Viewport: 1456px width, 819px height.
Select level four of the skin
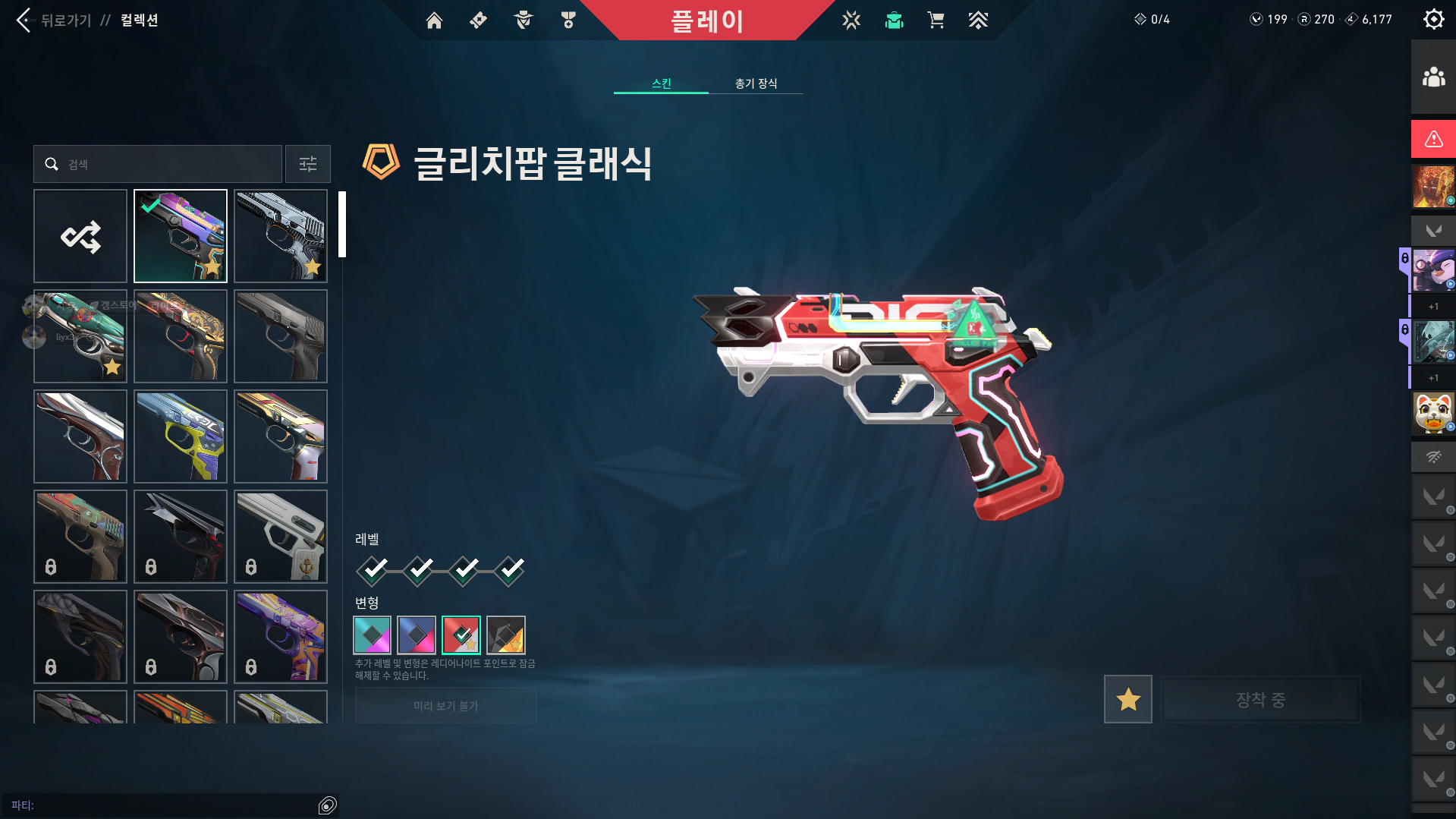510,570
